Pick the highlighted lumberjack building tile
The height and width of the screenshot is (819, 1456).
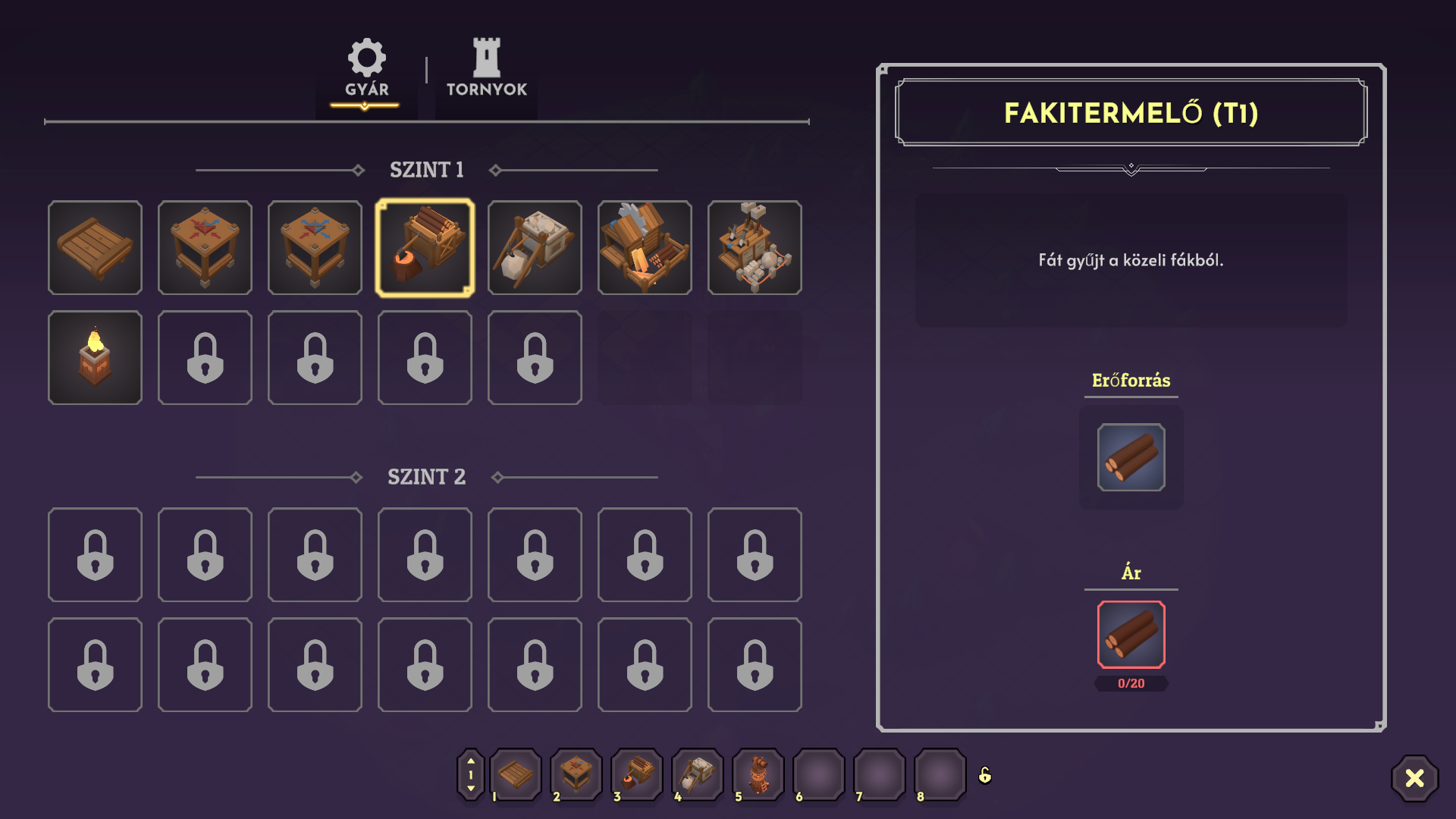click(425, 247)
